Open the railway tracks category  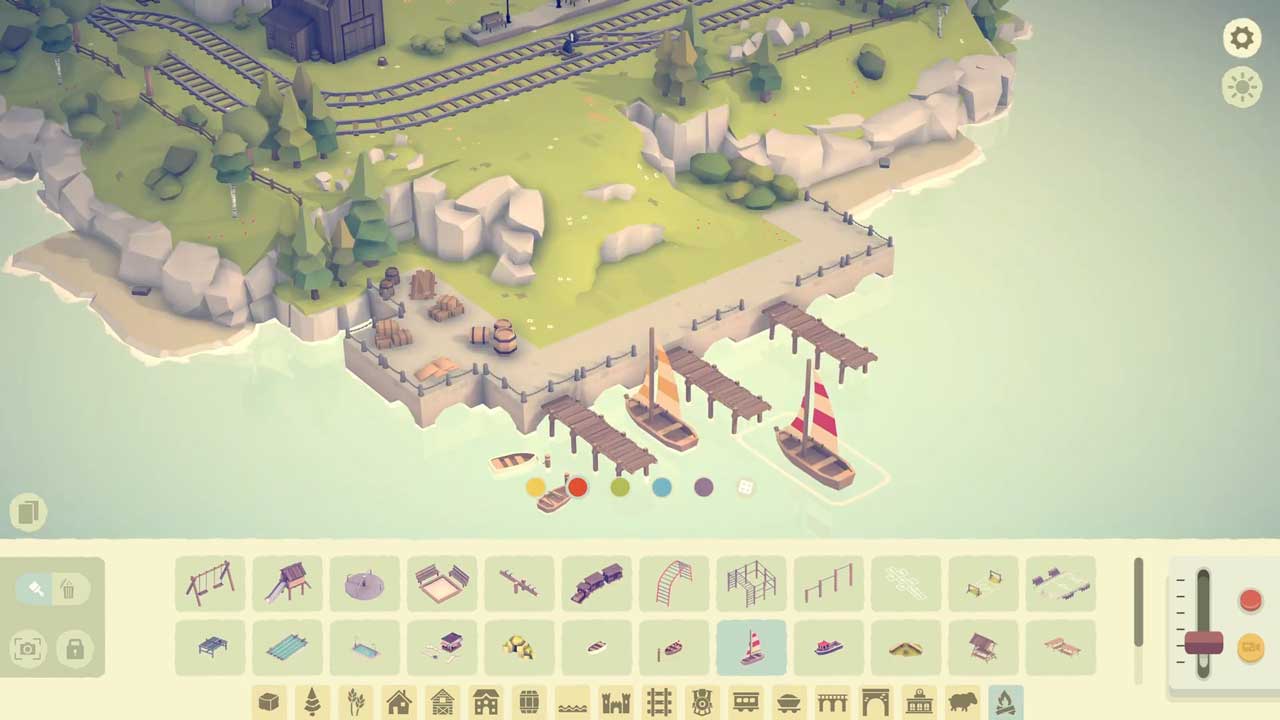[659, 702]
